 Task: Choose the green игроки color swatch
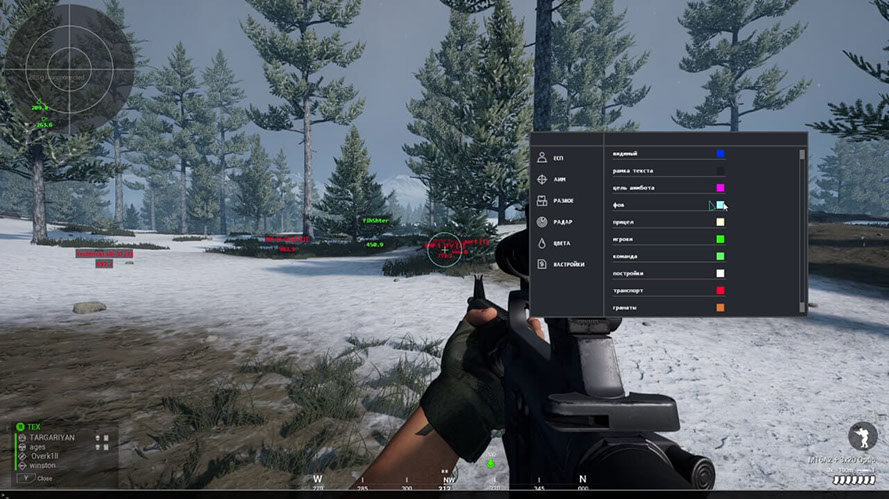coord(720,239)
